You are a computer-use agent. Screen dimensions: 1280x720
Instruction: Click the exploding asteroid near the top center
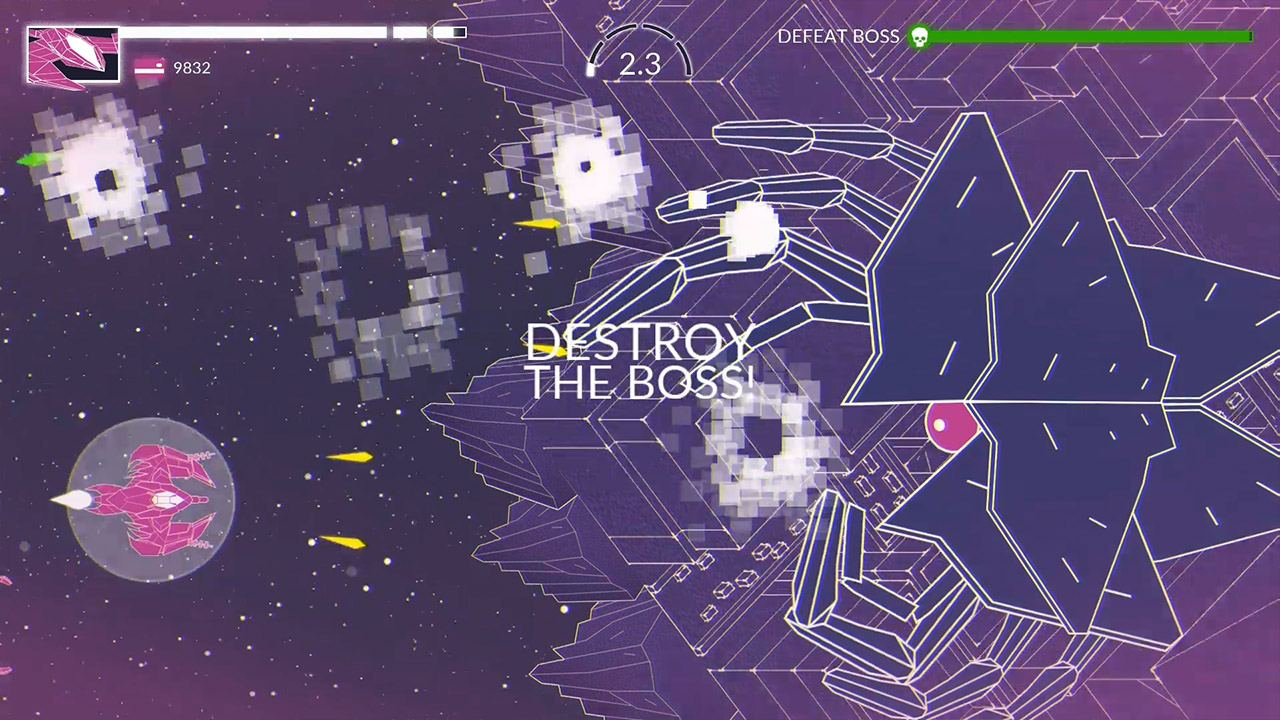pyautogui.click(x=585, y=165)
